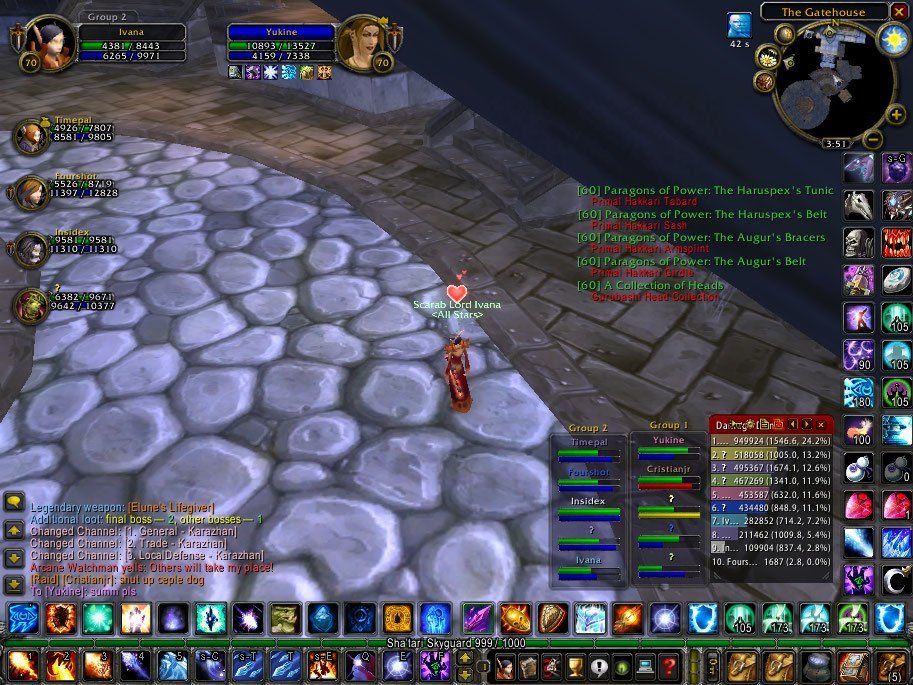Image resolution: width=913 pixels, height=685 pixels.
Task: Close the damage meter window
Action: pyautogui.click(x=821, y=425)
